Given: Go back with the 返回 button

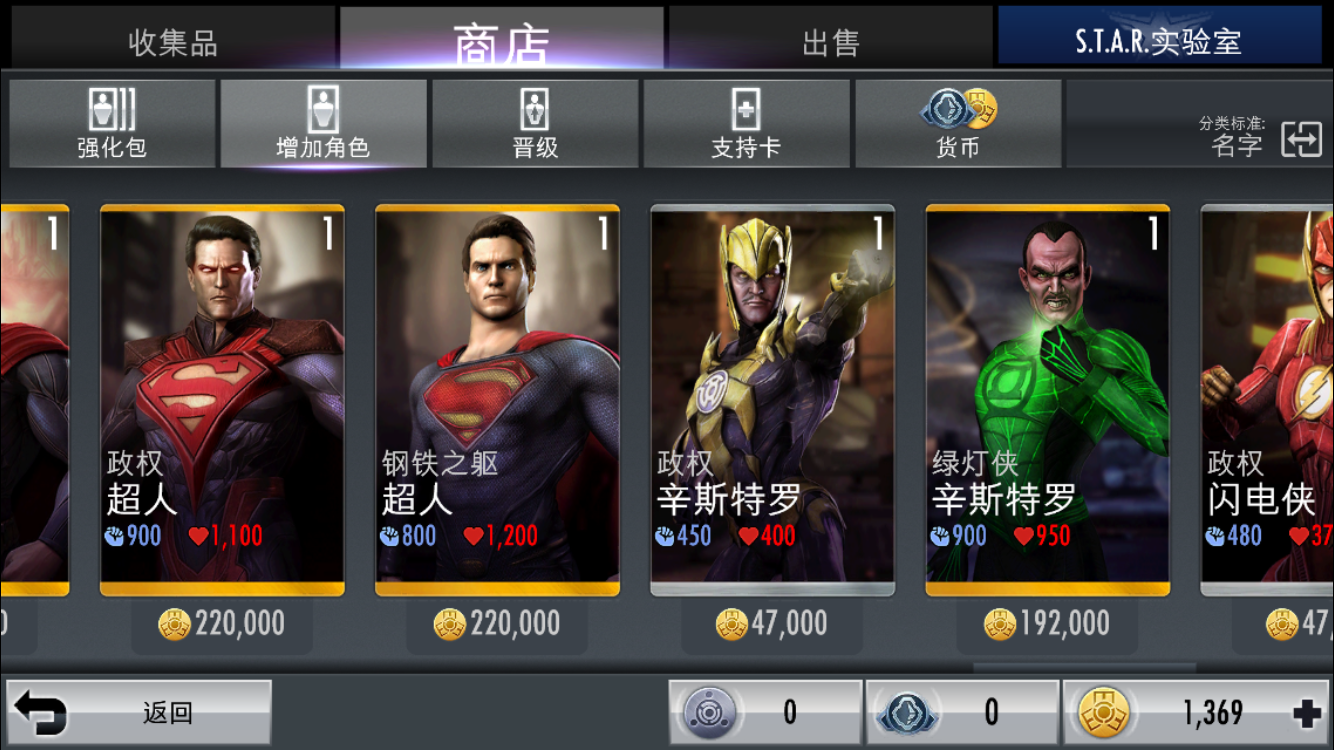Looking at the screenshot, I should 139,713.
